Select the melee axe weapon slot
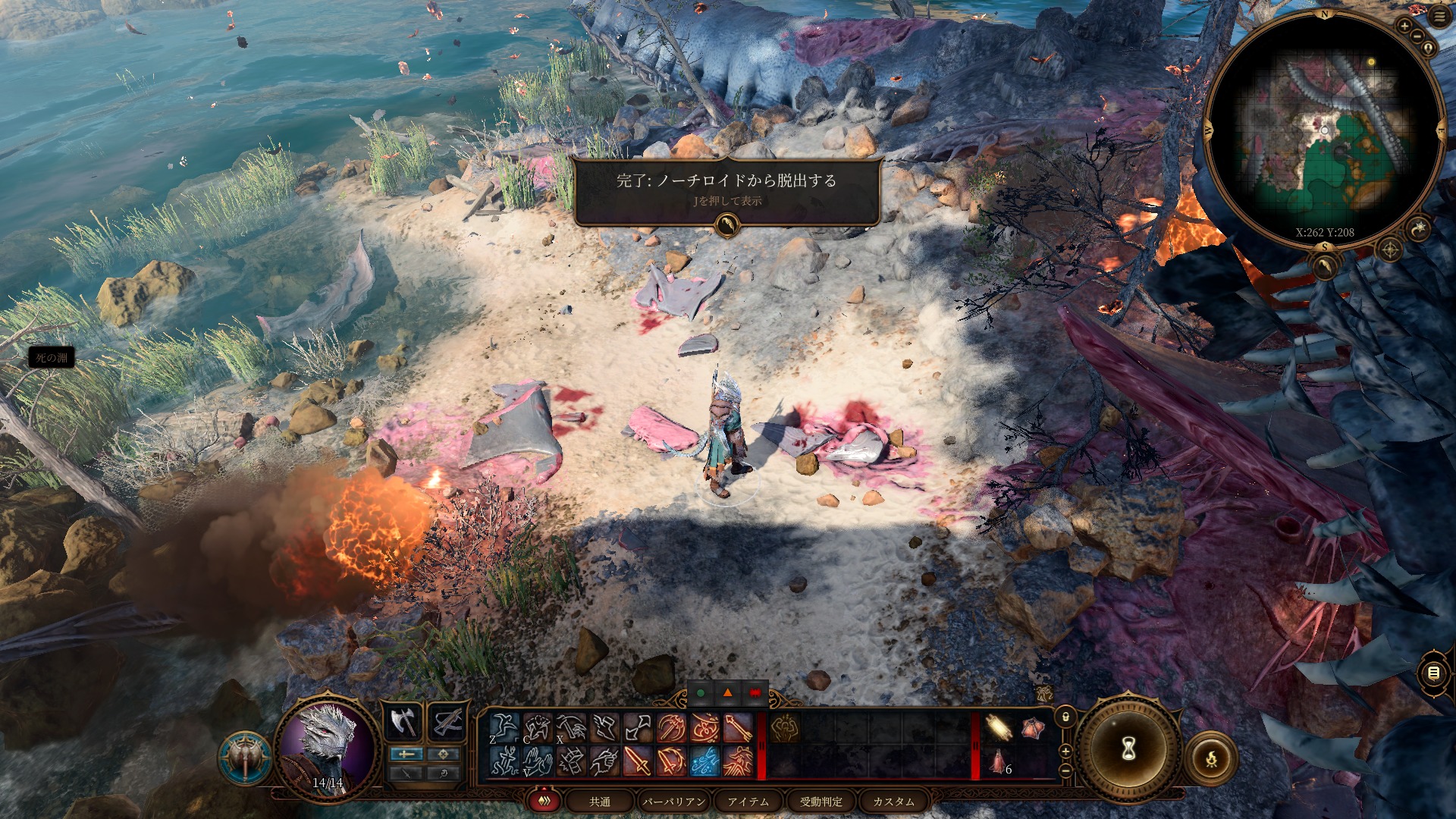Screen dimensions: 1456x819 point(404,722)
